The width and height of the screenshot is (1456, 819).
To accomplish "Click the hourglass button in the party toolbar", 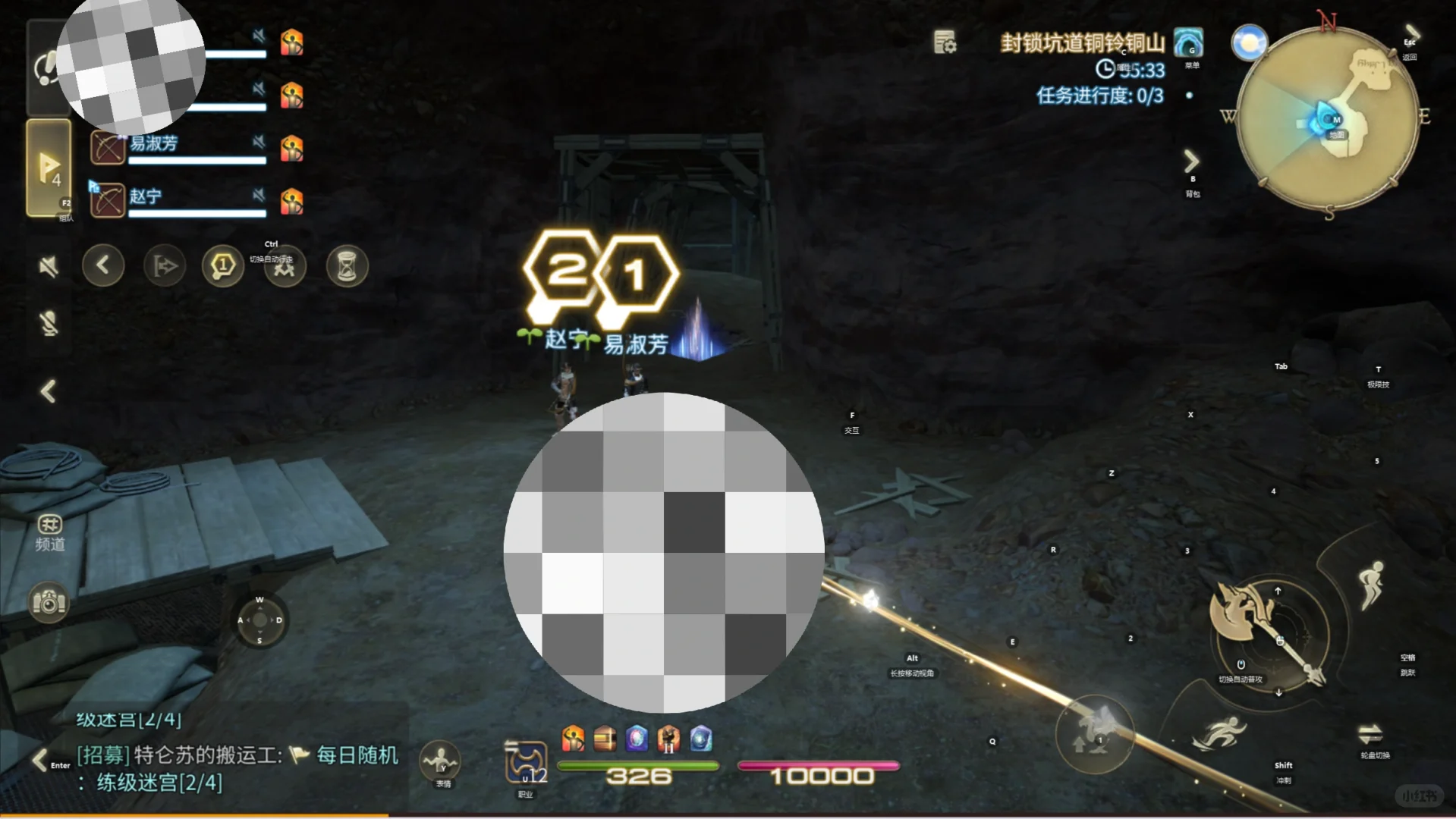I will point(347,266).
